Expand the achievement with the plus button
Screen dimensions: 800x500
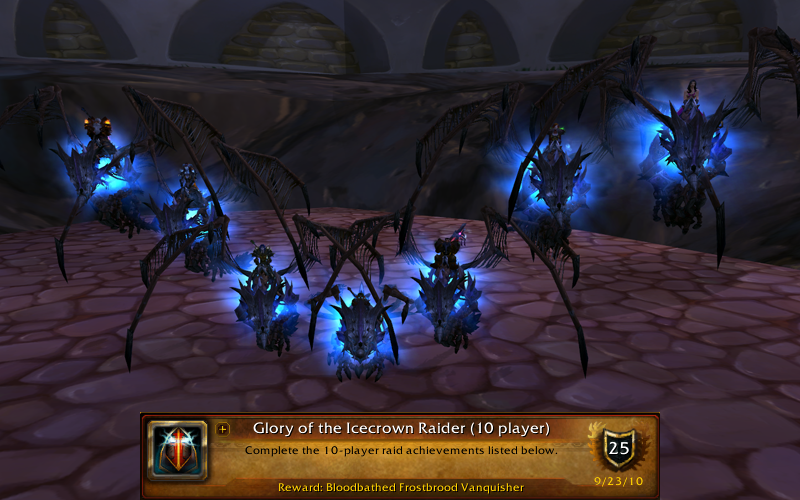tap(222, 429)
